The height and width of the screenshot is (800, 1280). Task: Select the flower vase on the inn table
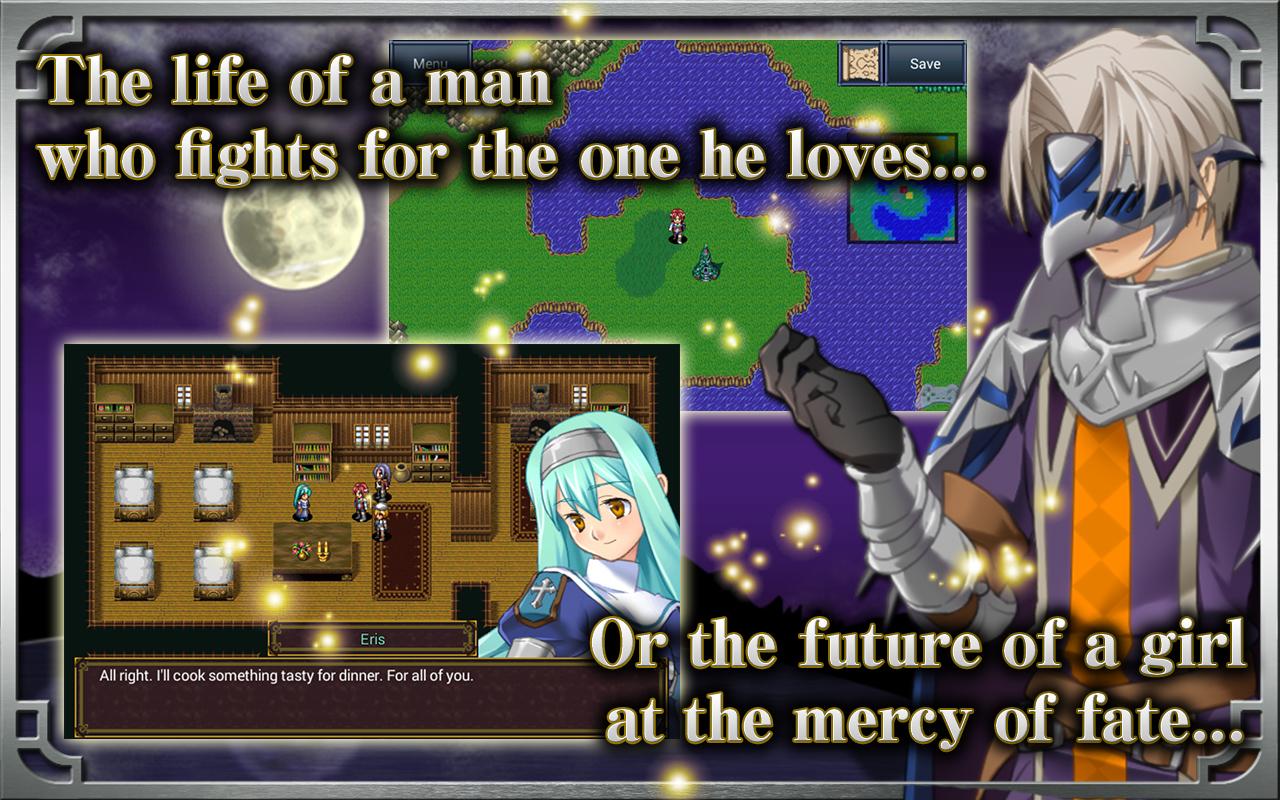point(301,549)
